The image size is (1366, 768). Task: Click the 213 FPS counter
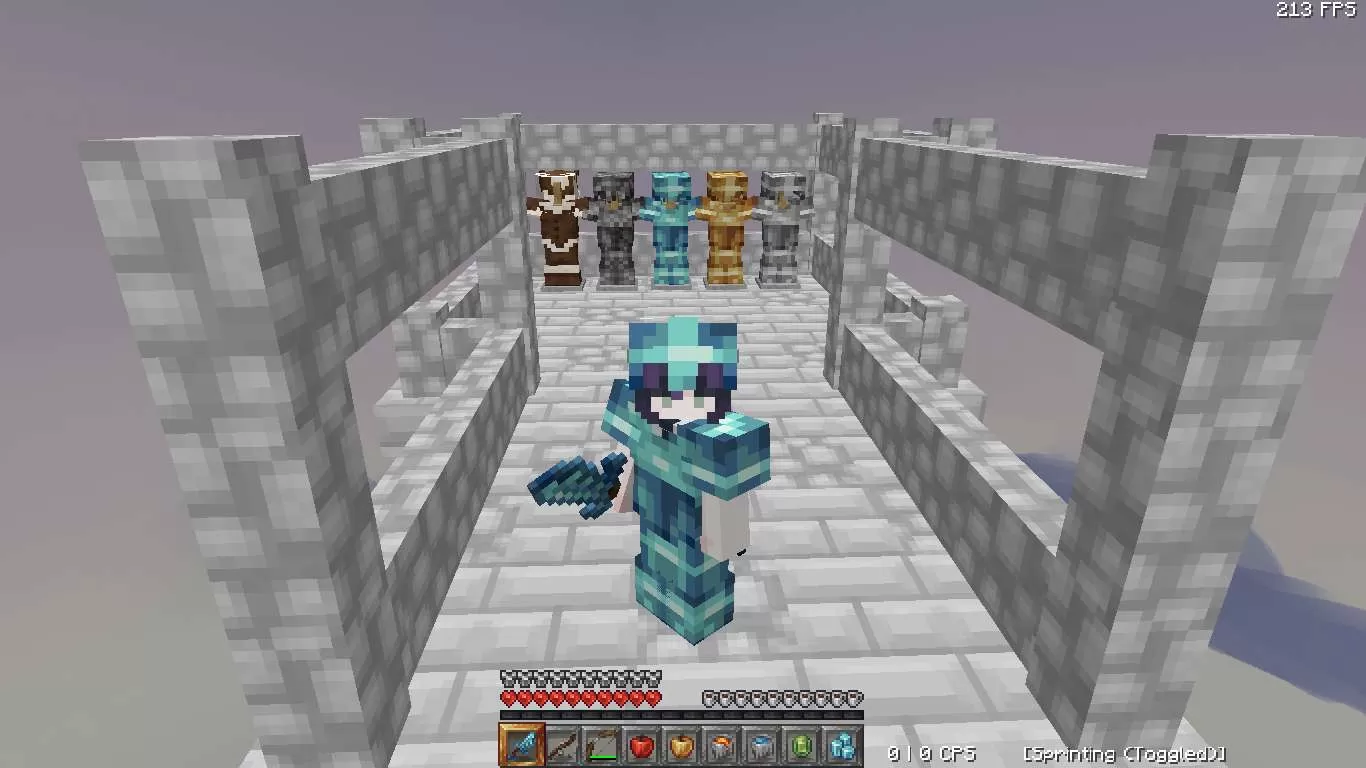1314,10
